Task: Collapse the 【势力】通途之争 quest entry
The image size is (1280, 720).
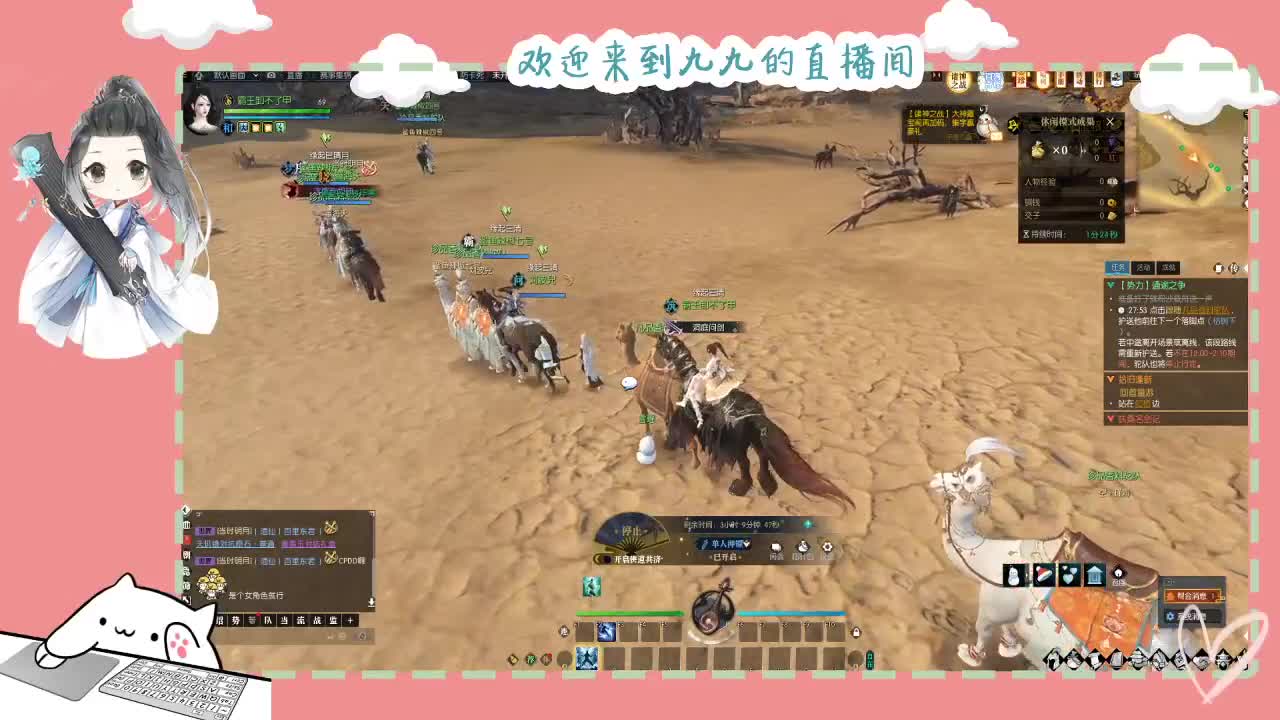Action: [1110, 285]
